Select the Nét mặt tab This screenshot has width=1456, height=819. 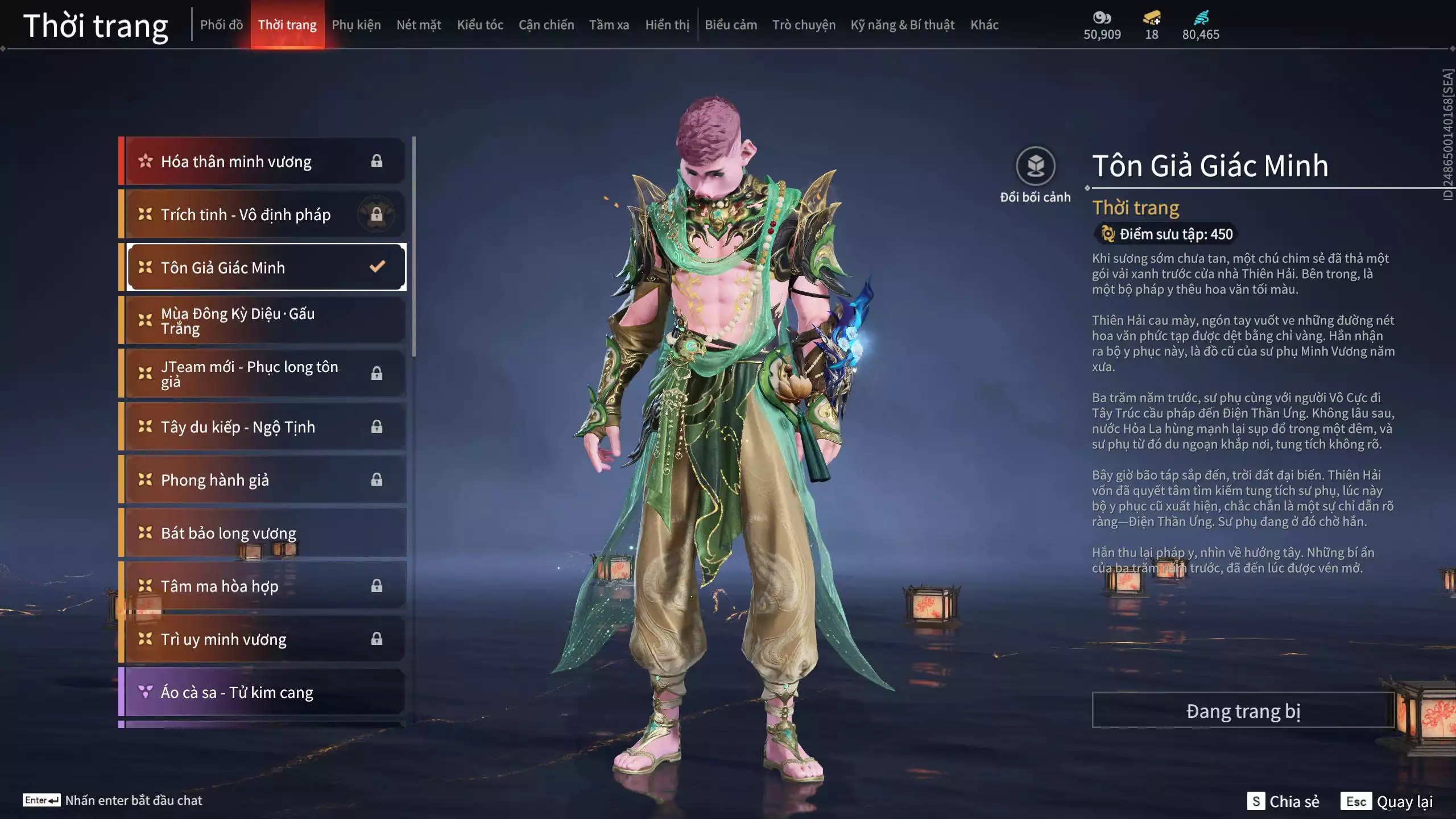pos(419,25)
